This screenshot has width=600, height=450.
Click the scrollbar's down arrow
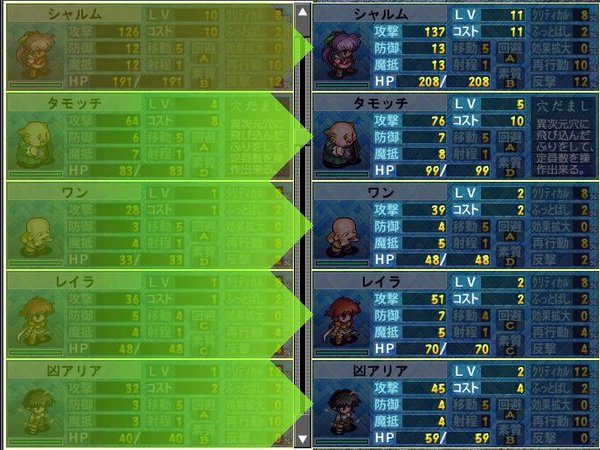click(303, 438)
